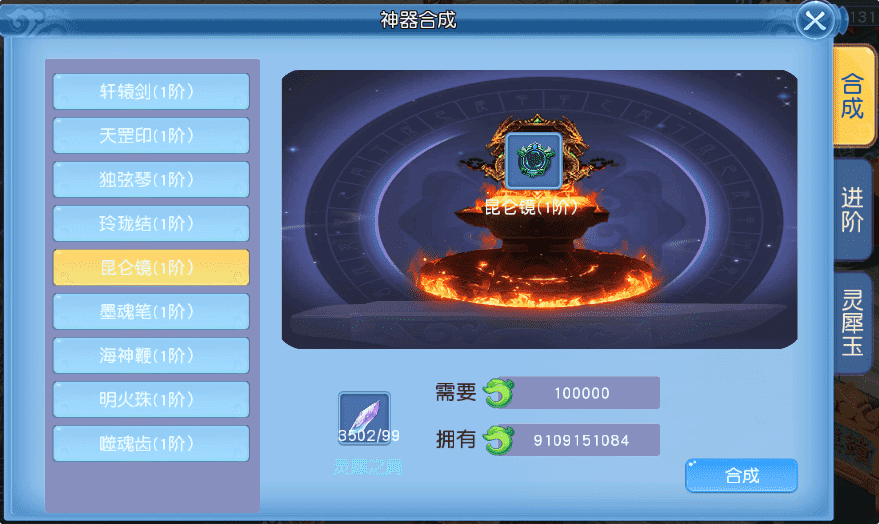
Task: Select 海神鞭(1阶) in the list
Action: [151, 356]
